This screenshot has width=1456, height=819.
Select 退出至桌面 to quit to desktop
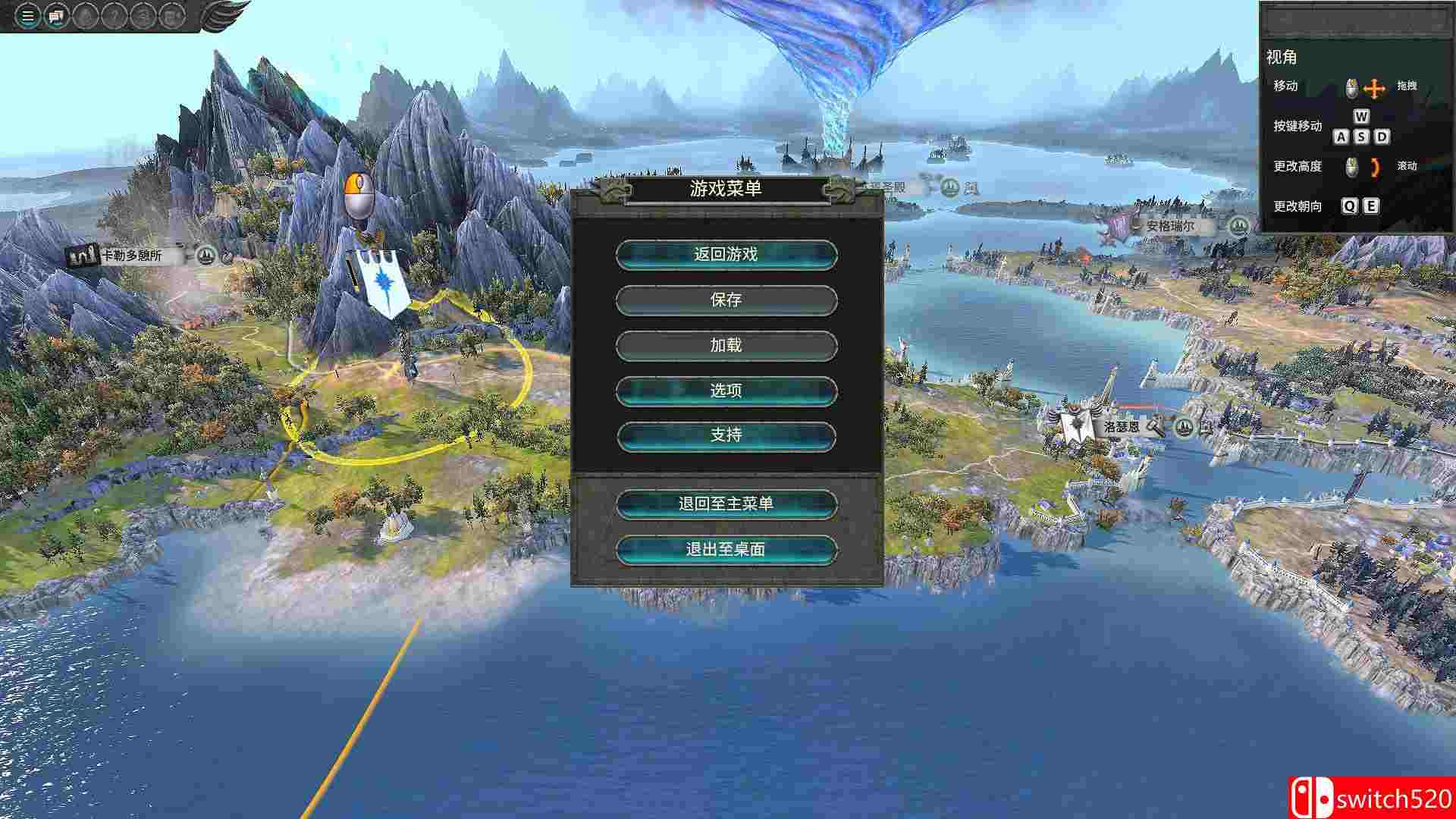pos(726,550)
